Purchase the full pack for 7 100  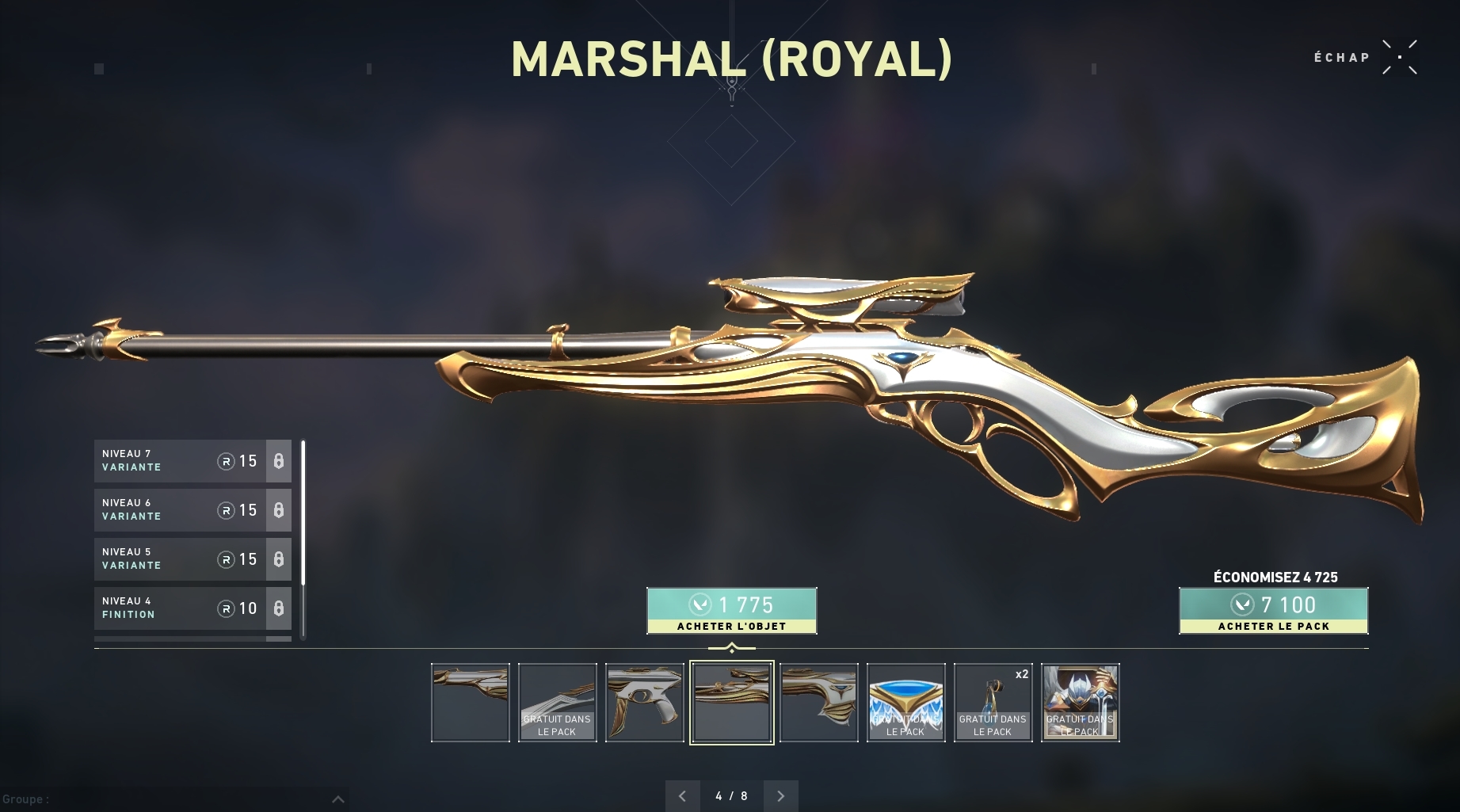(x=1273, y=611)
